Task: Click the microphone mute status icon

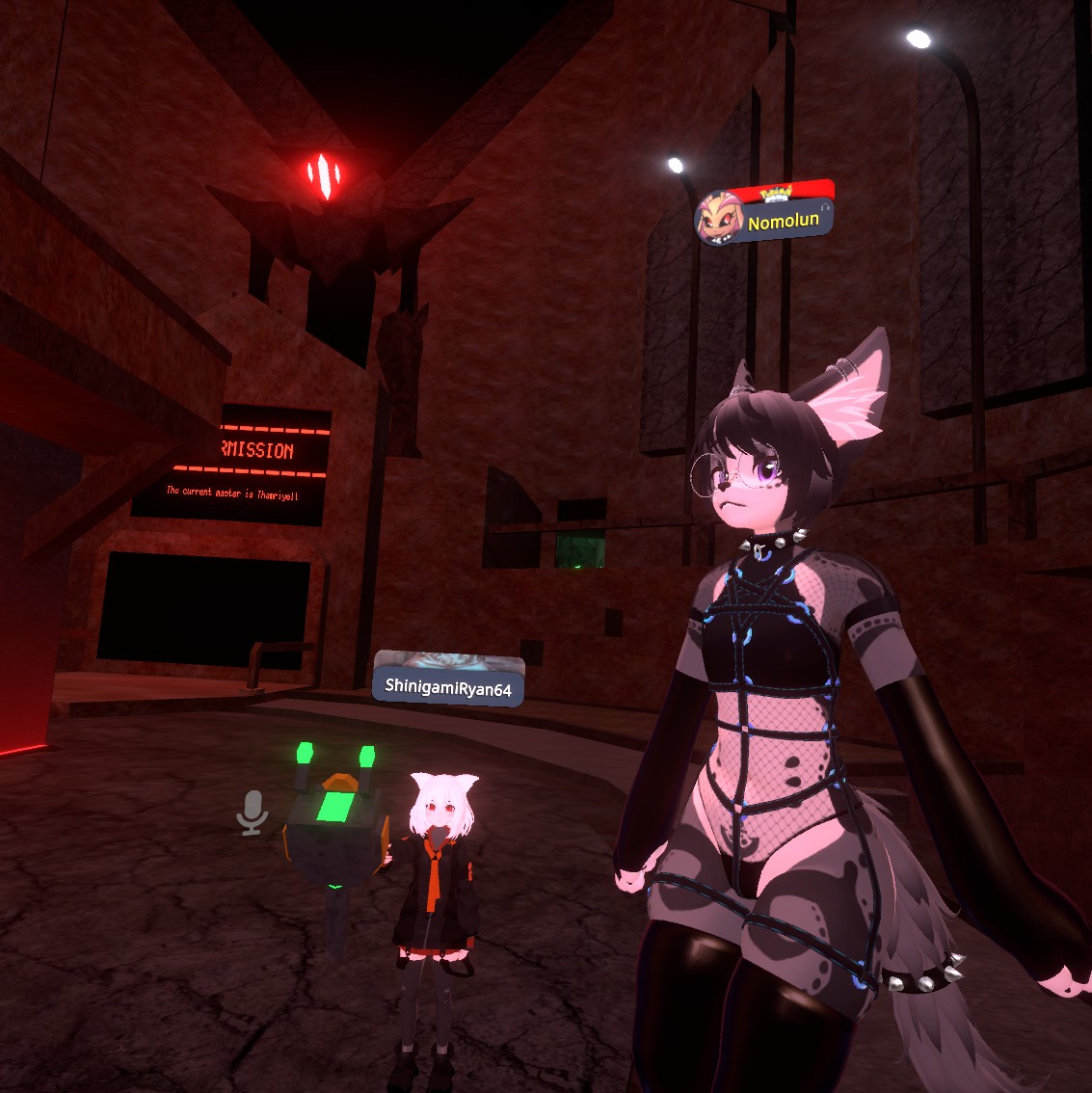Action: [253, 813]
